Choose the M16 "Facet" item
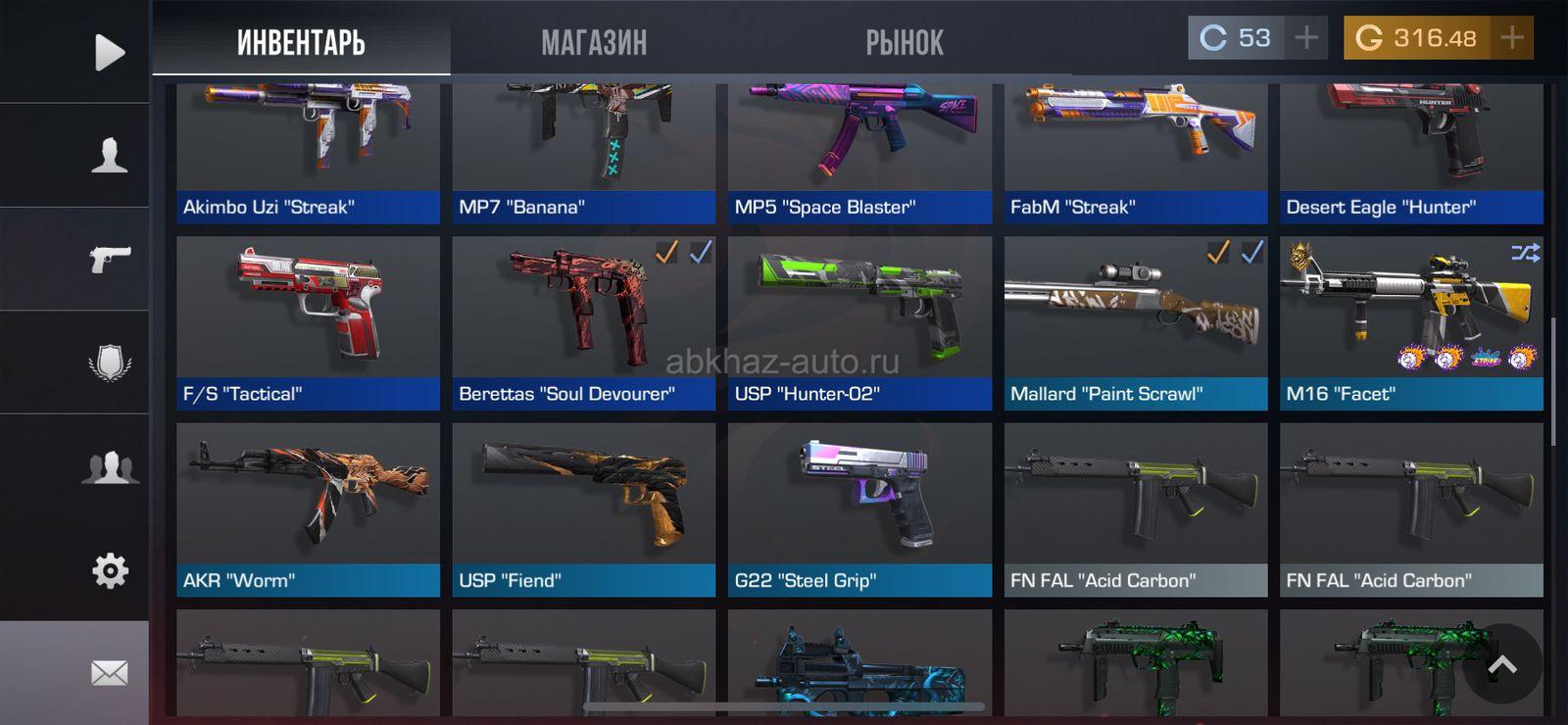This screenshot has height=725, width=1568. tap(1411, 323)
